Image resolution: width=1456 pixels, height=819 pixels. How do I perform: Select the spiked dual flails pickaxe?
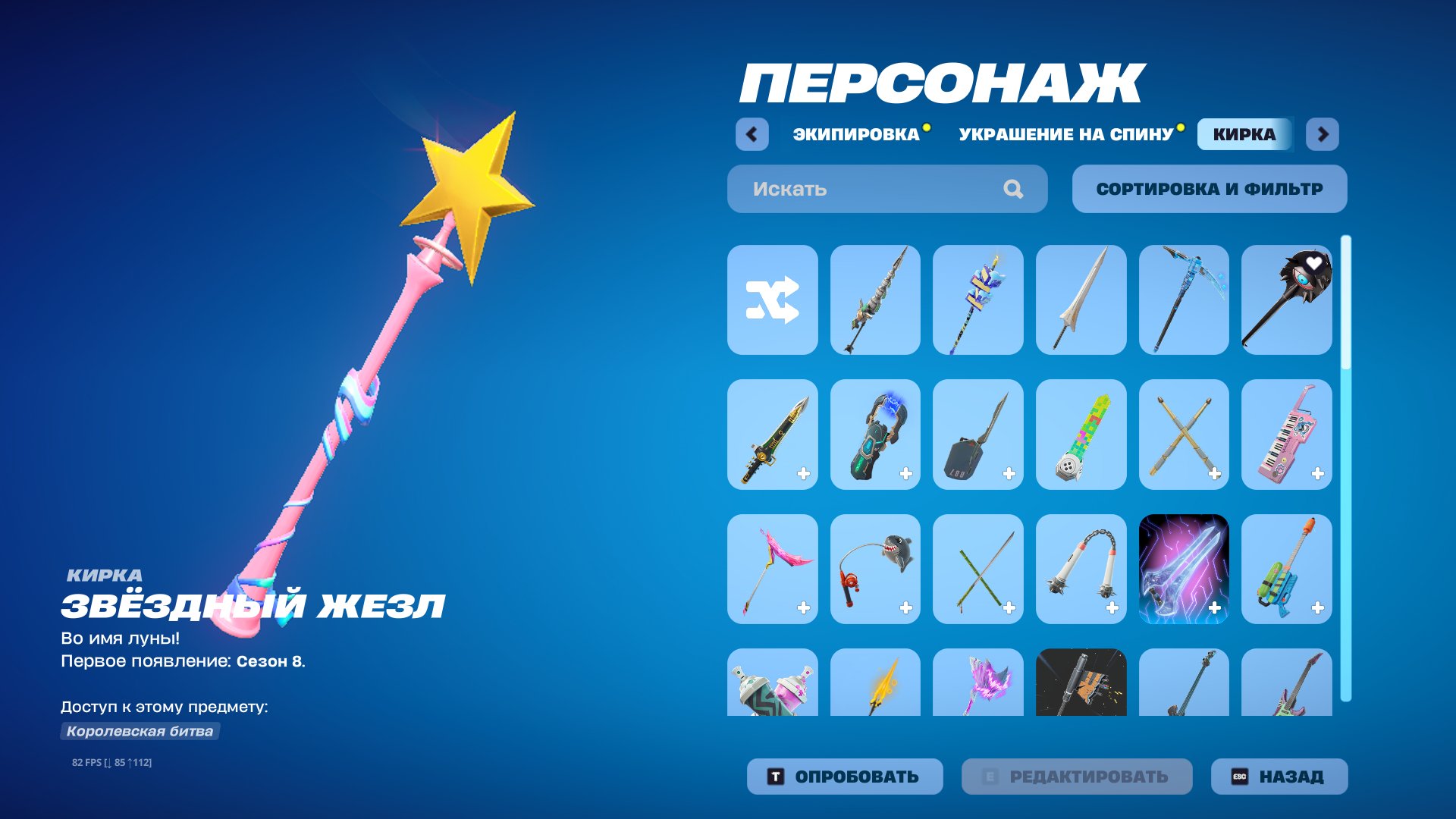click(1081, 569)
